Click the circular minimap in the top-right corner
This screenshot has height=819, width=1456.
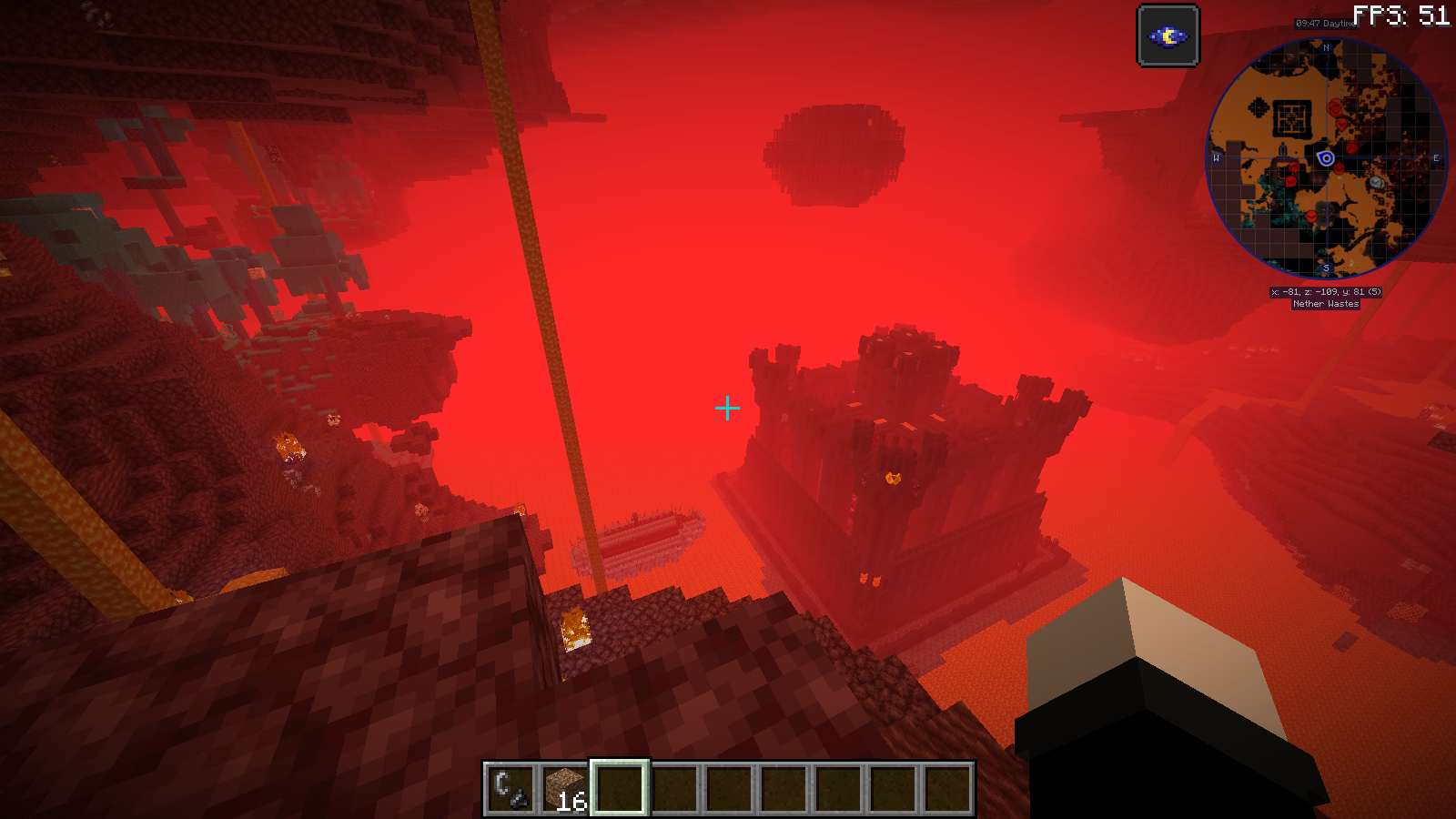[x=1327, y=157]
